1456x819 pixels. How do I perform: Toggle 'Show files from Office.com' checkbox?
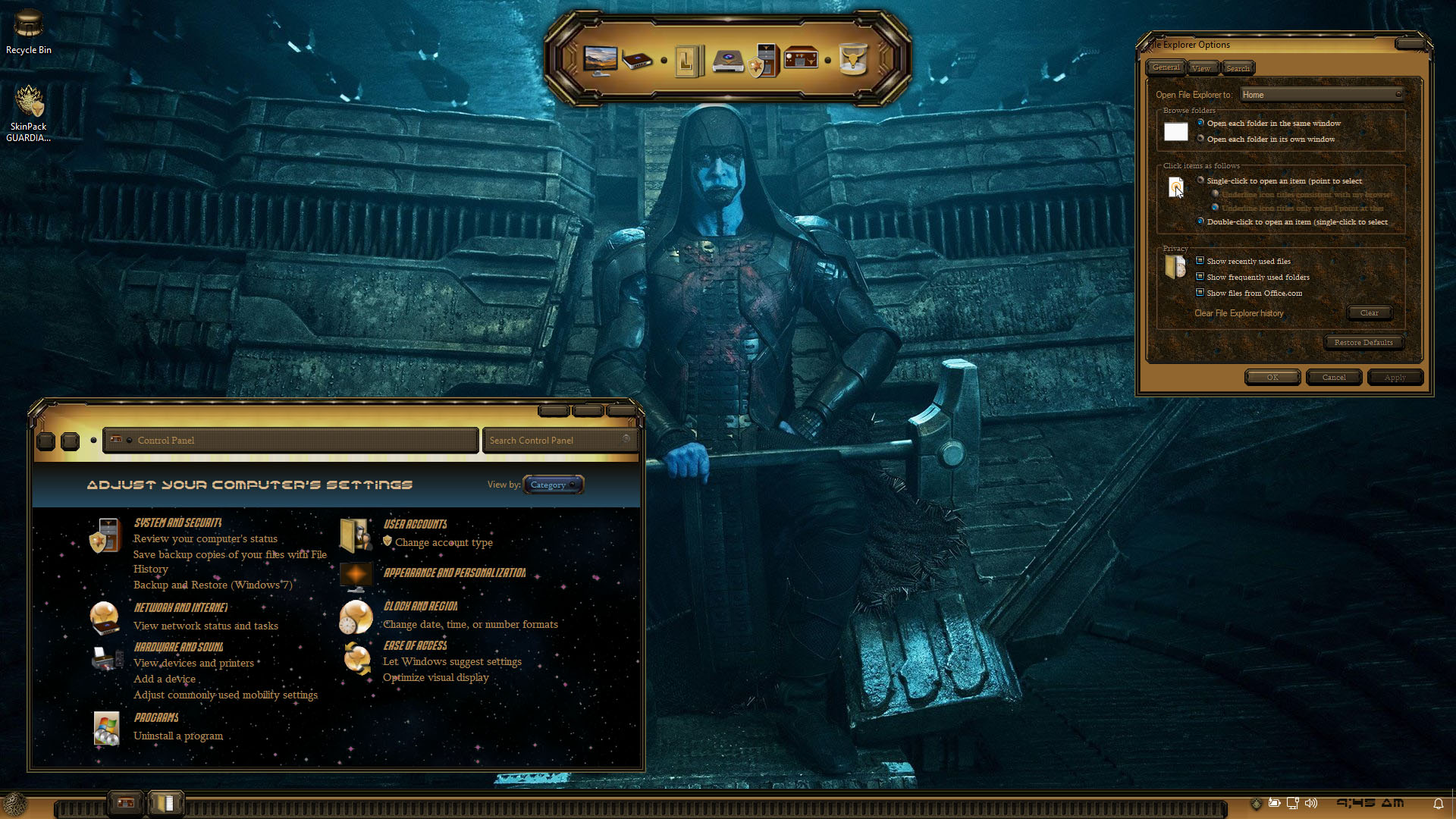tap(1200, 293)
